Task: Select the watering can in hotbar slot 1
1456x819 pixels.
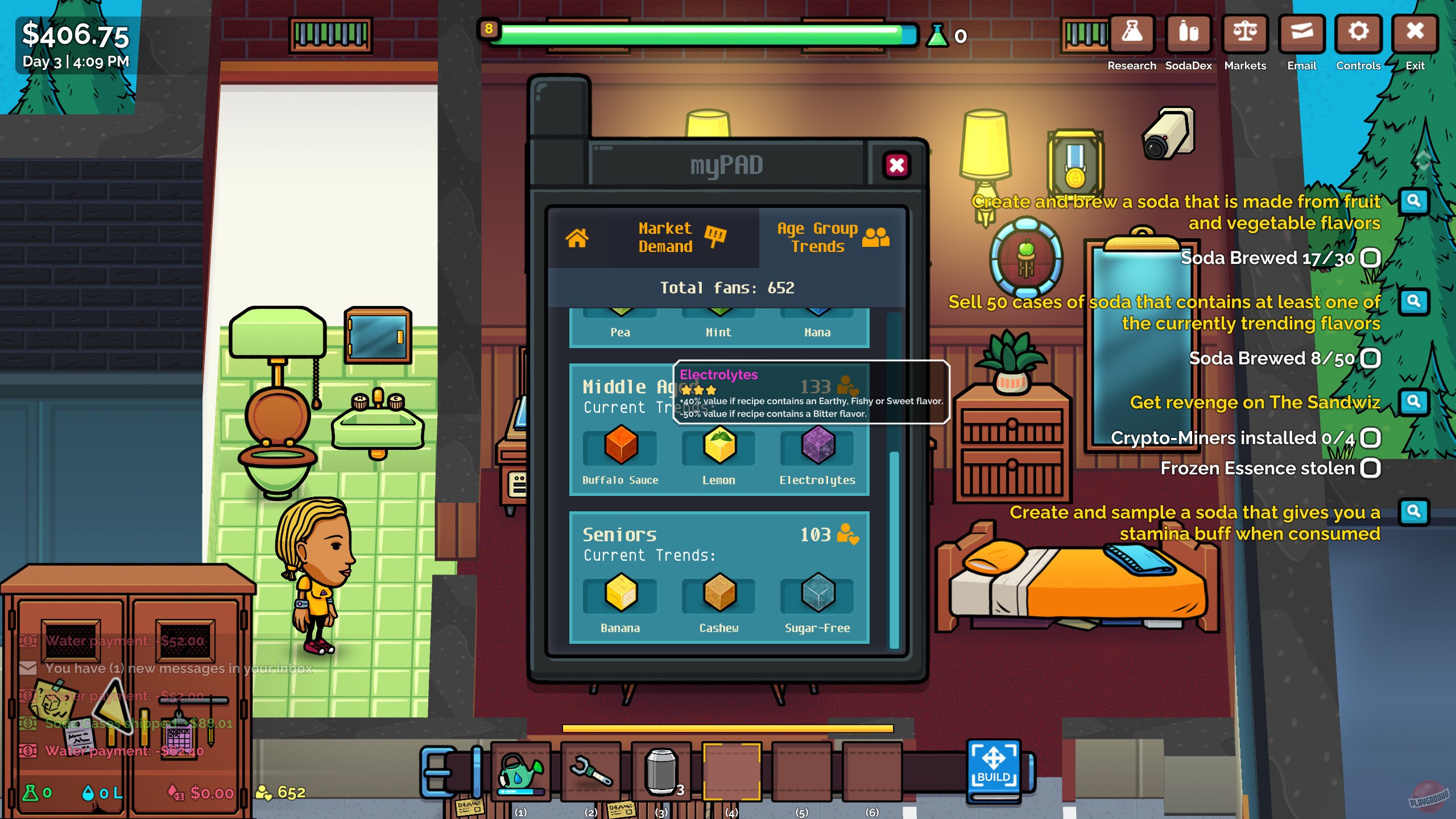Action: (521, 773)
